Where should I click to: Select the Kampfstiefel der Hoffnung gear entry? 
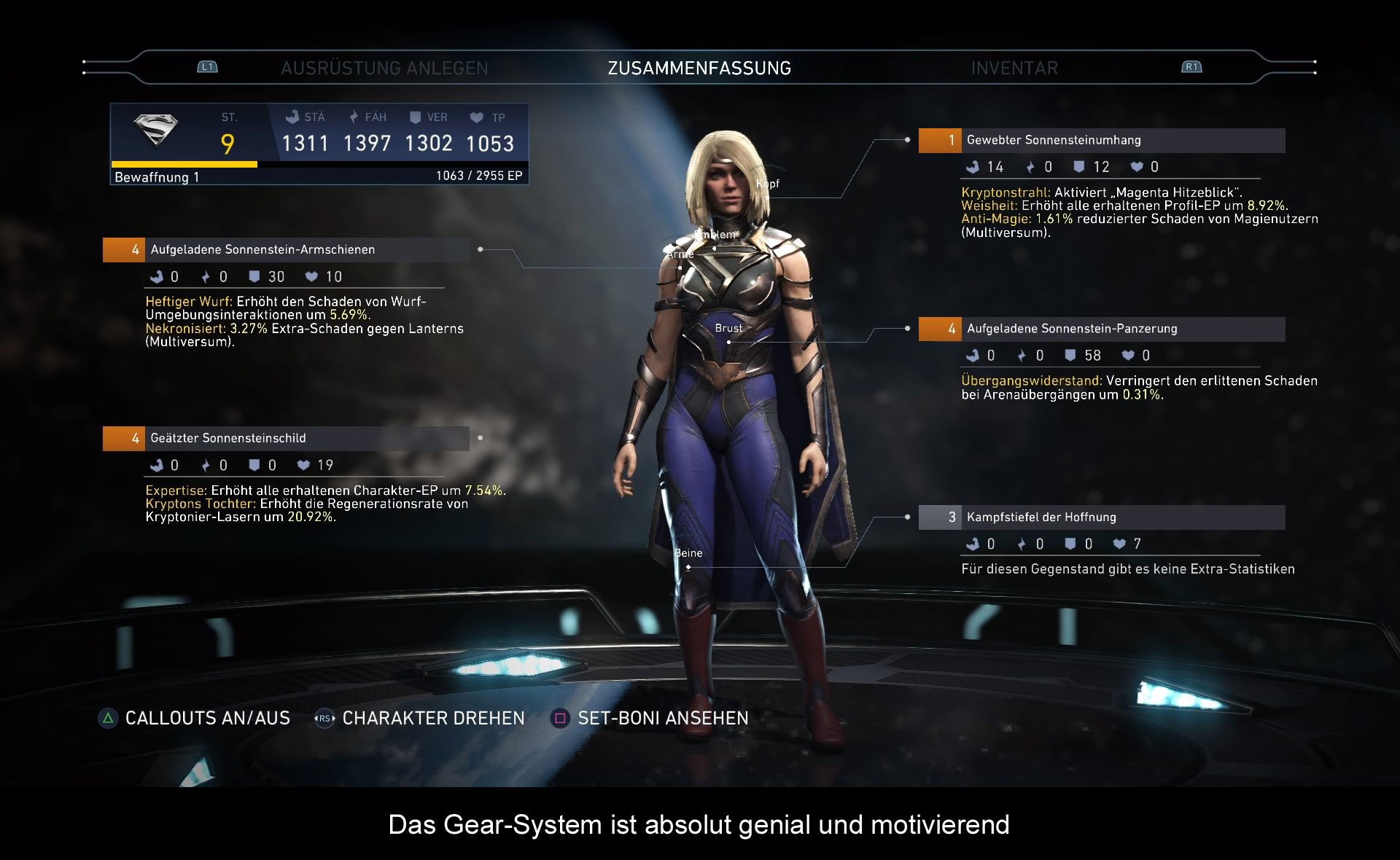tap(1101, 517)
